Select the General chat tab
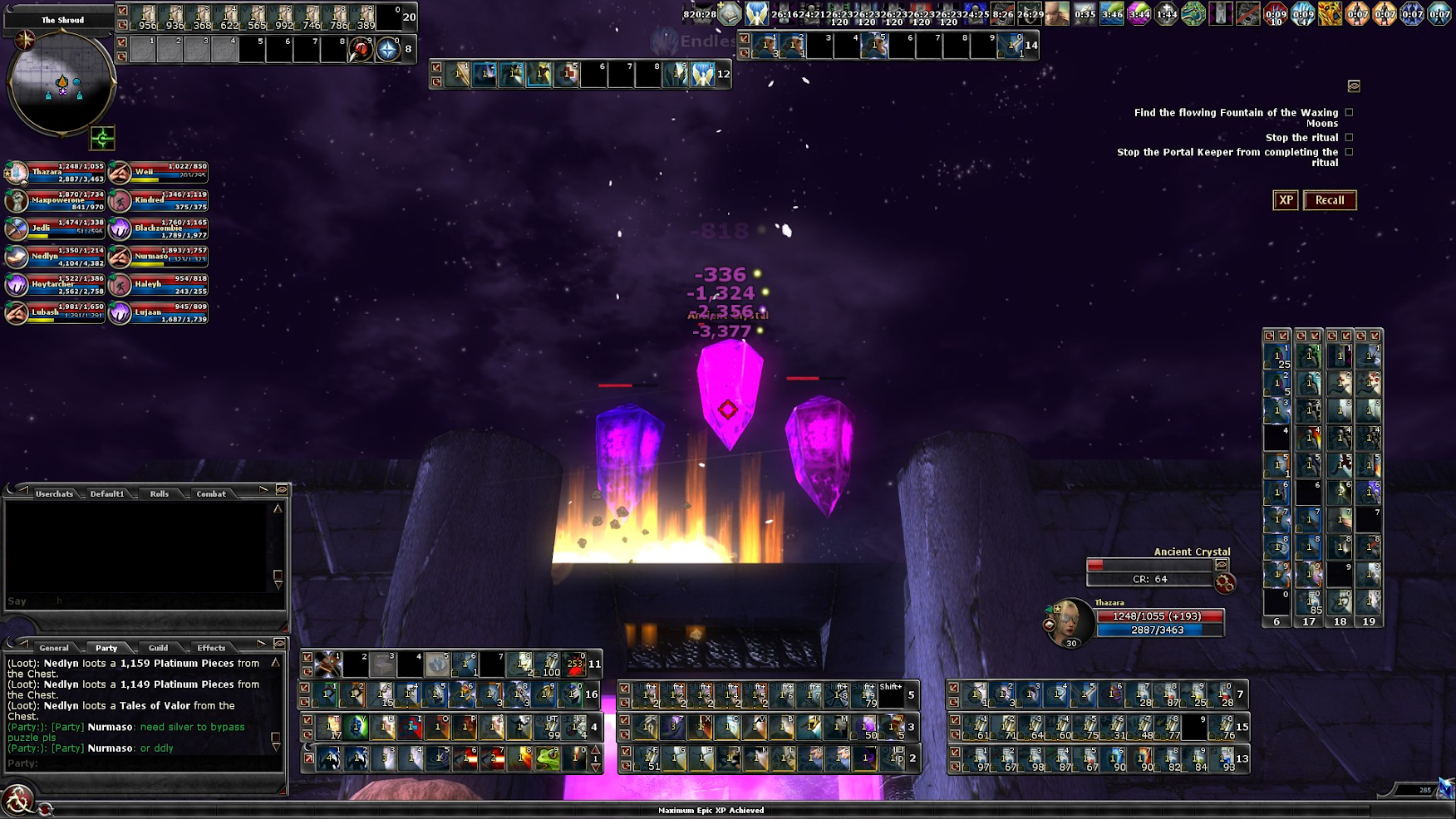1456x819 pixels. (54, 648)
